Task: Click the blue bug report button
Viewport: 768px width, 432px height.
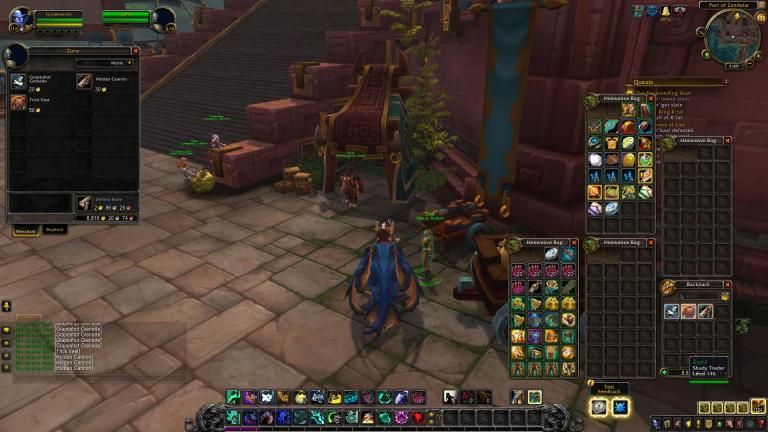Action: click(x=620, y=406)
